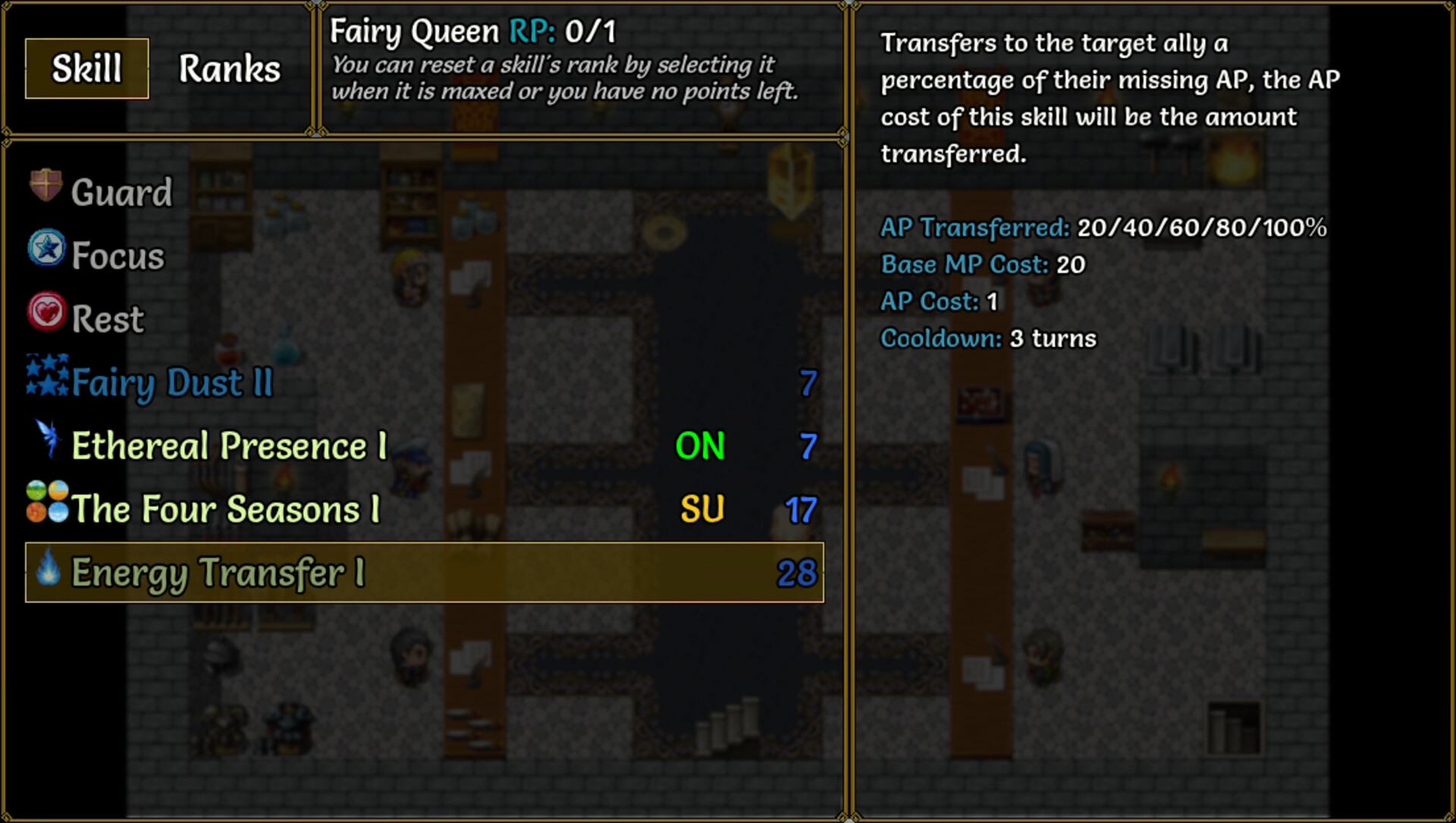Select the Energy Transfer blue flame icon
Screen dimensions: 1456x823
(45, 573)
